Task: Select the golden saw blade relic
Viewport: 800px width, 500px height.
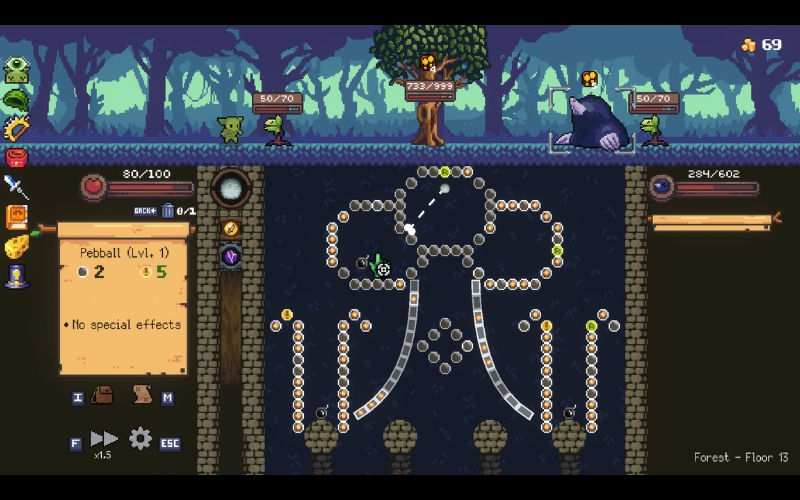Action: (x=16, y=128)
